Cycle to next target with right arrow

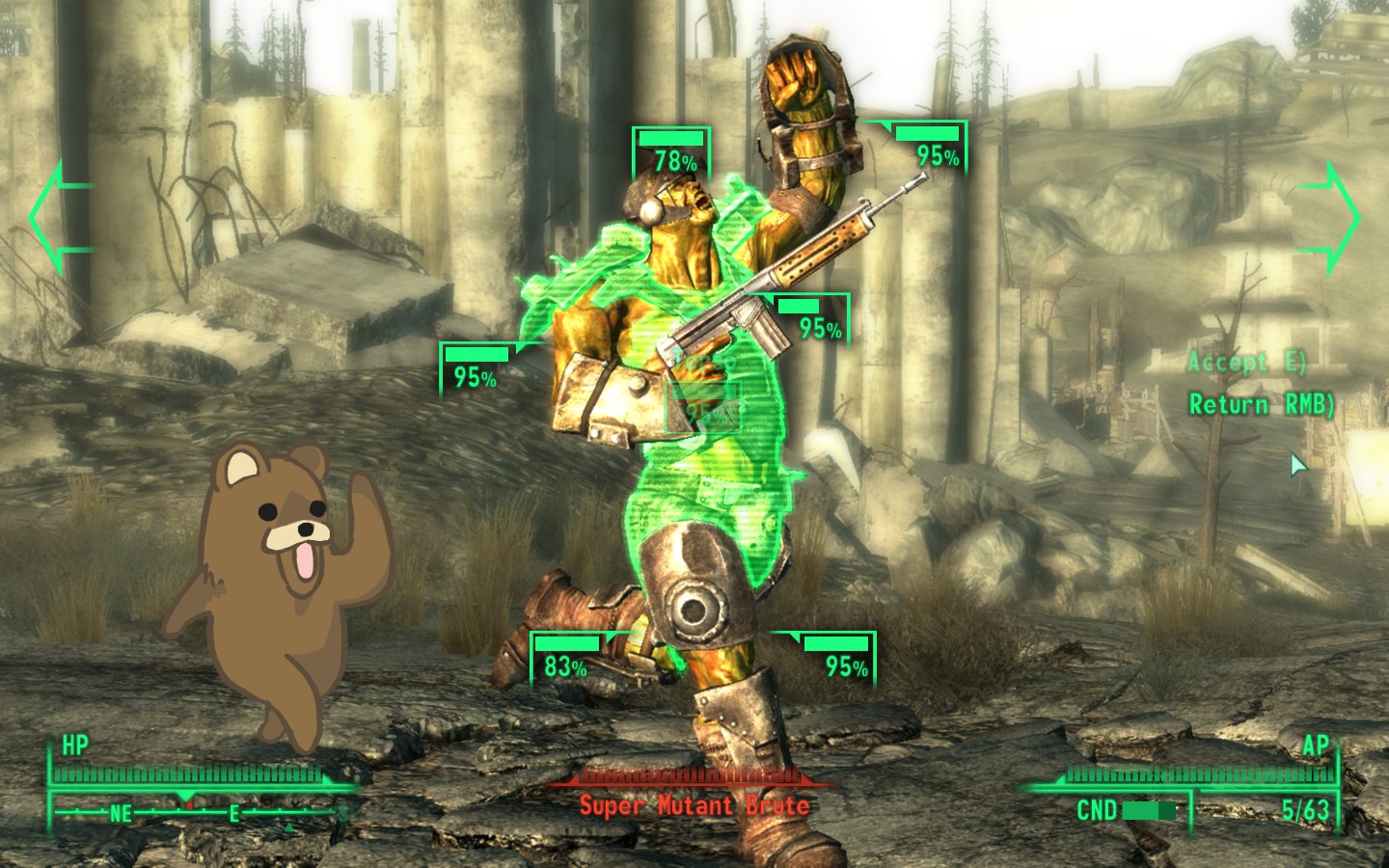click(x=1330, y=217)
